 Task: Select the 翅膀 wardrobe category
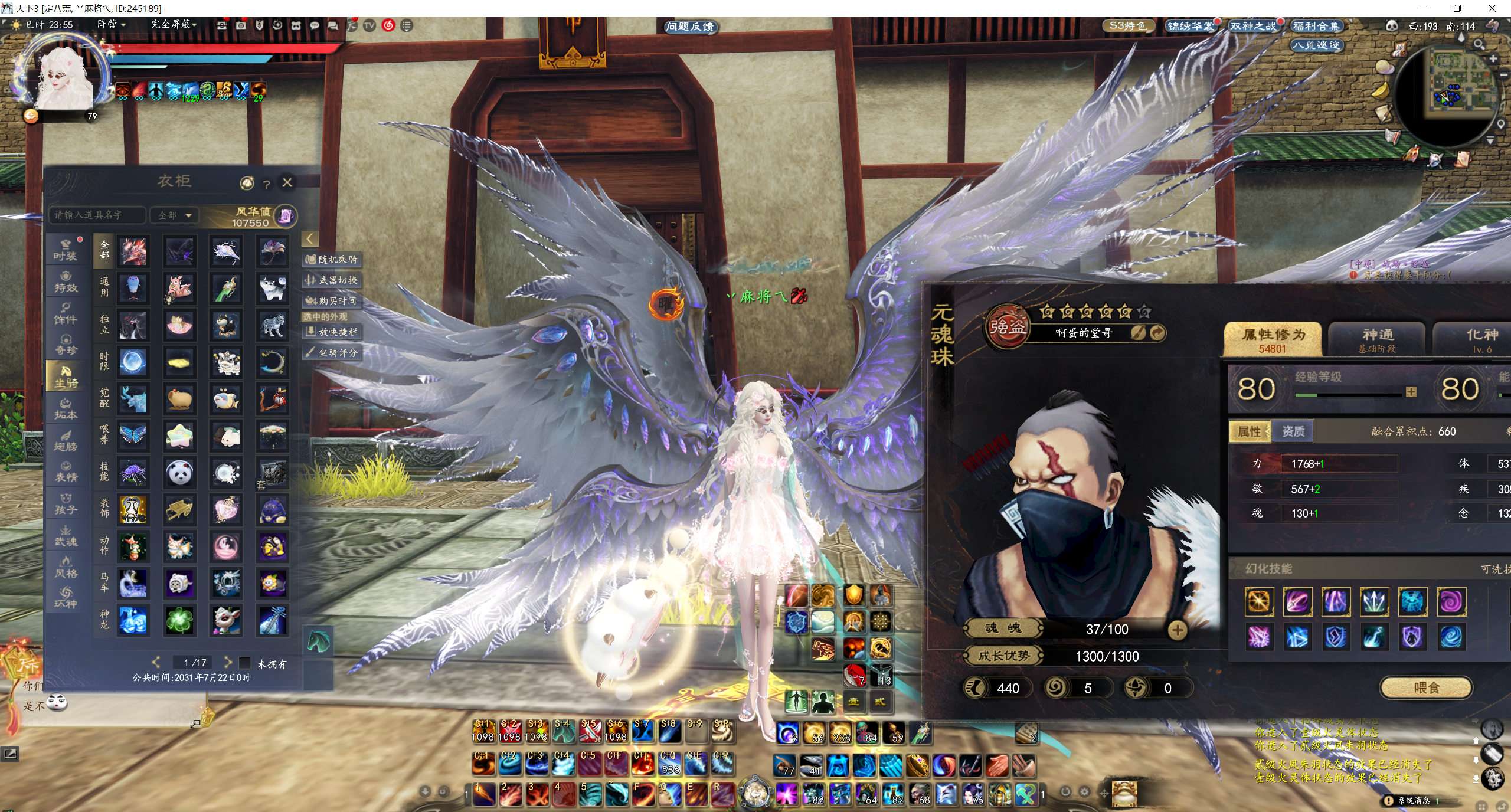[66, 440]
